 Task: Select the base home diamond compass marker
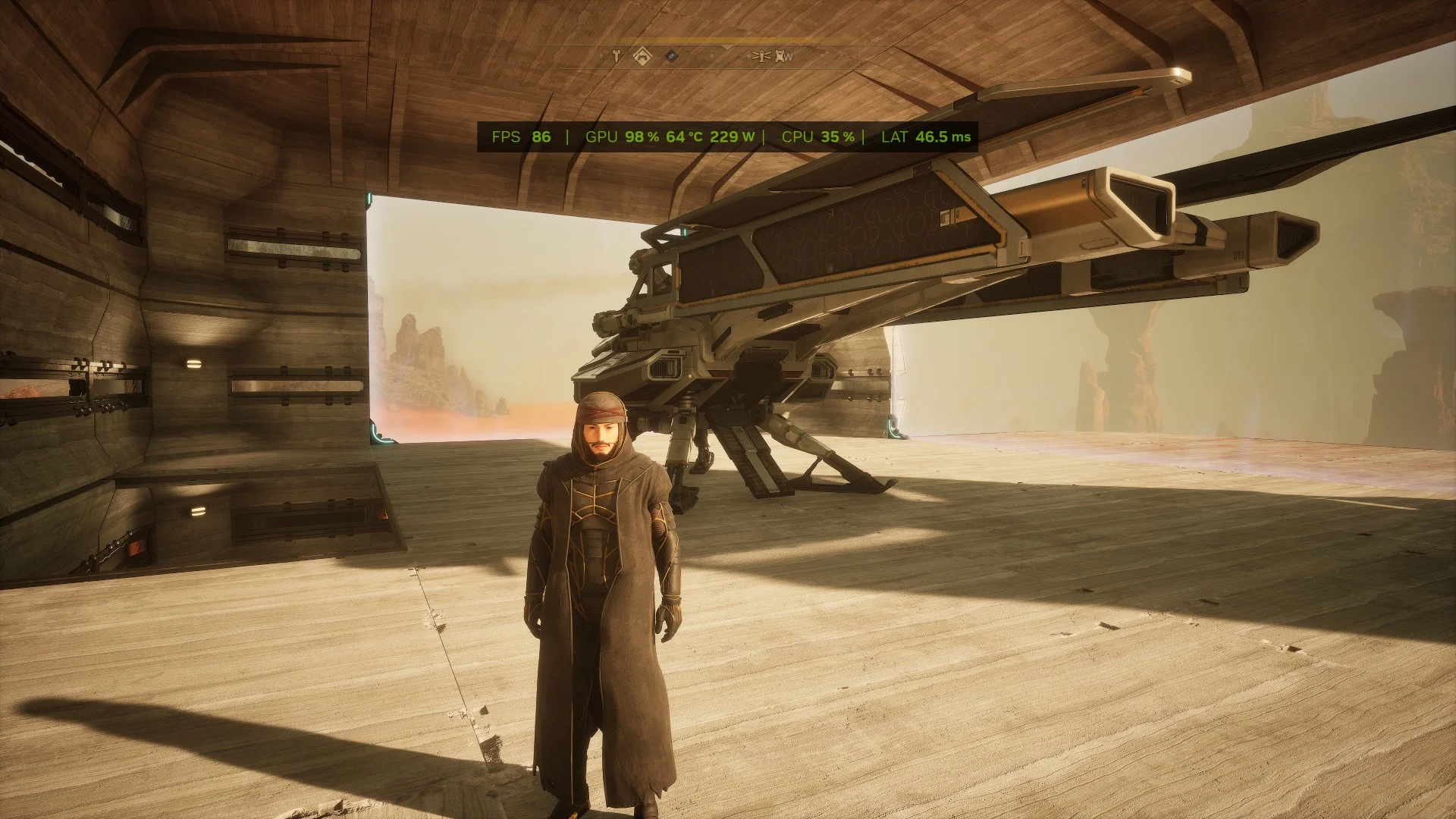642,56
